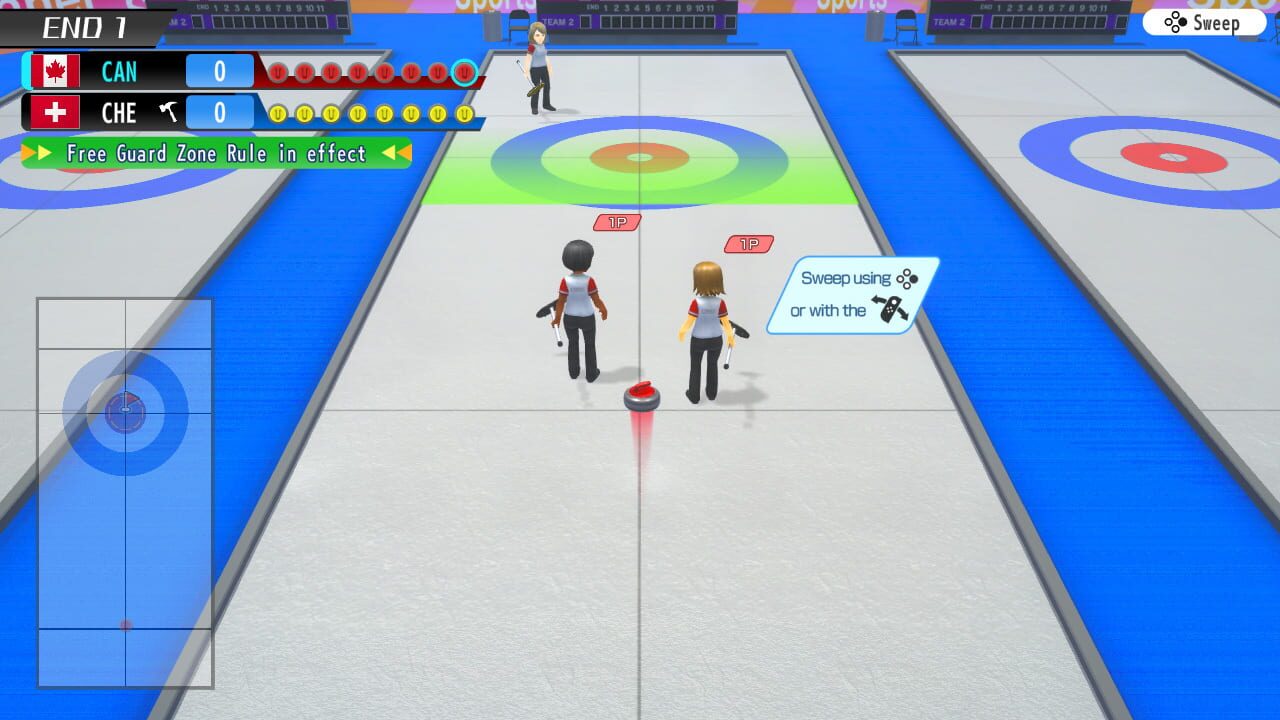Click the highlighted red stone token for CAN
The height and width of the screenshot is (720, 1280).
pos(463,72)
